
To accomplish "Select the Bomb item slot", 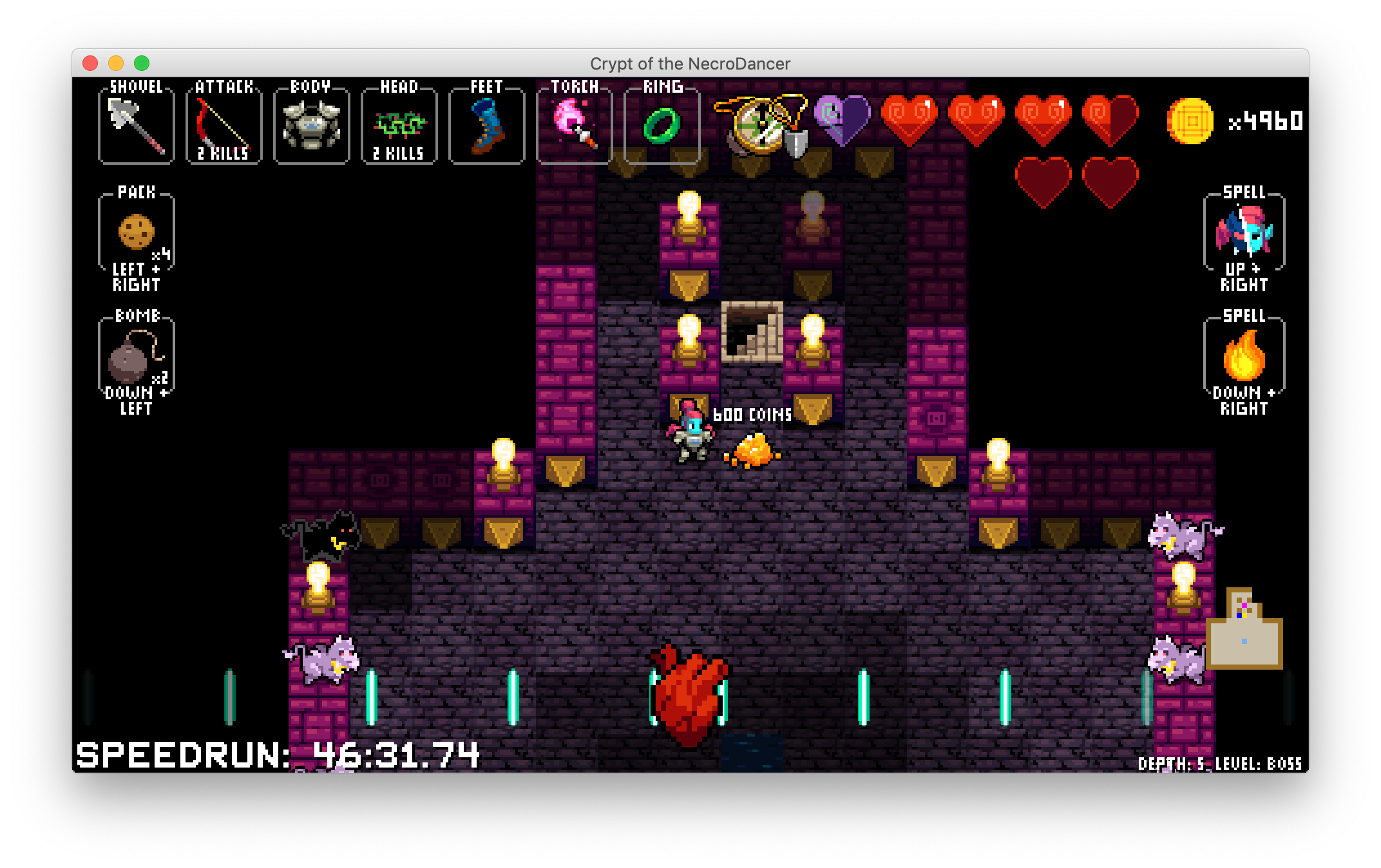I will (136, 357).
